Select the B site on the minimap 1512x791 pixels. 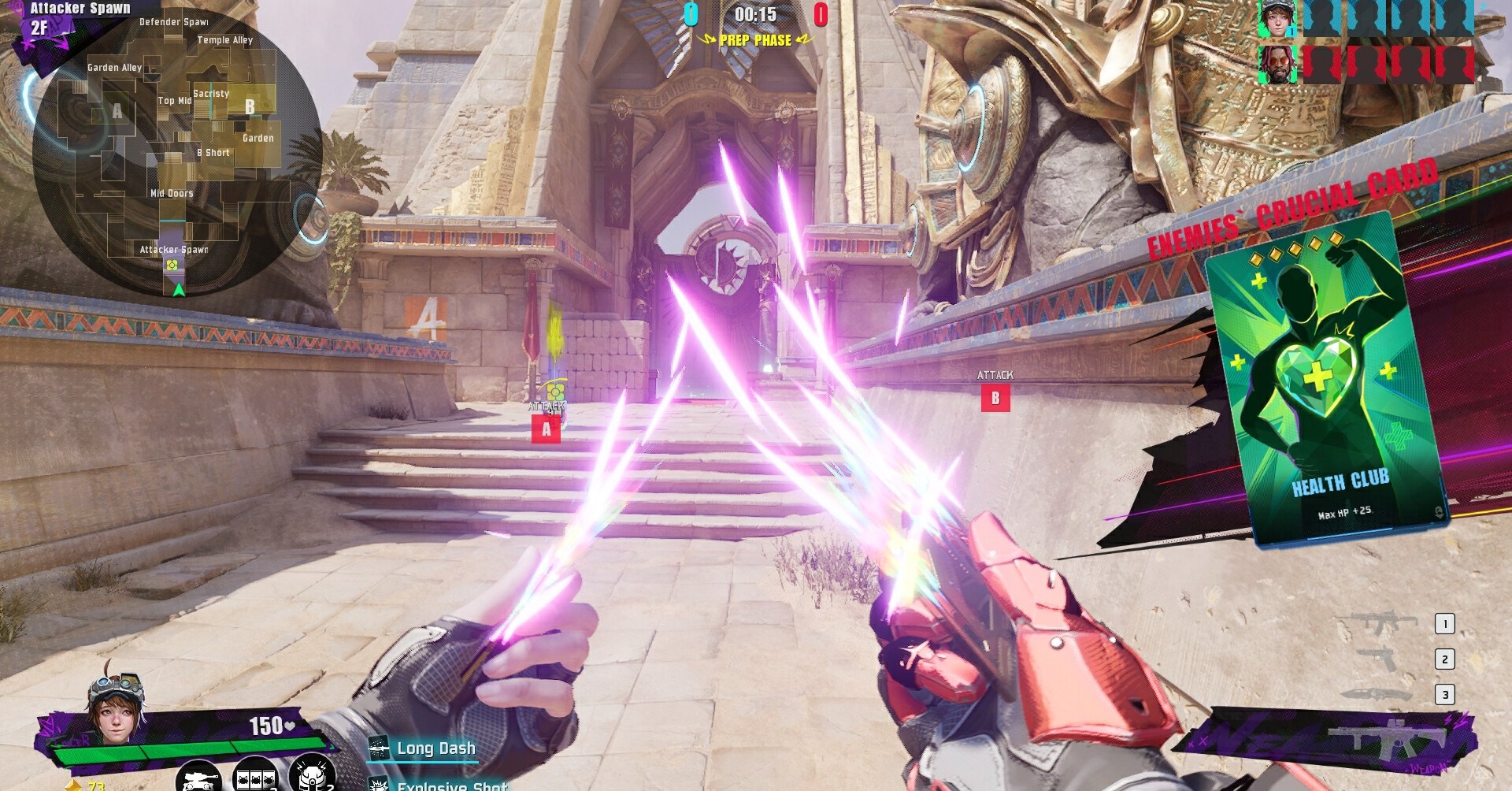250,107
